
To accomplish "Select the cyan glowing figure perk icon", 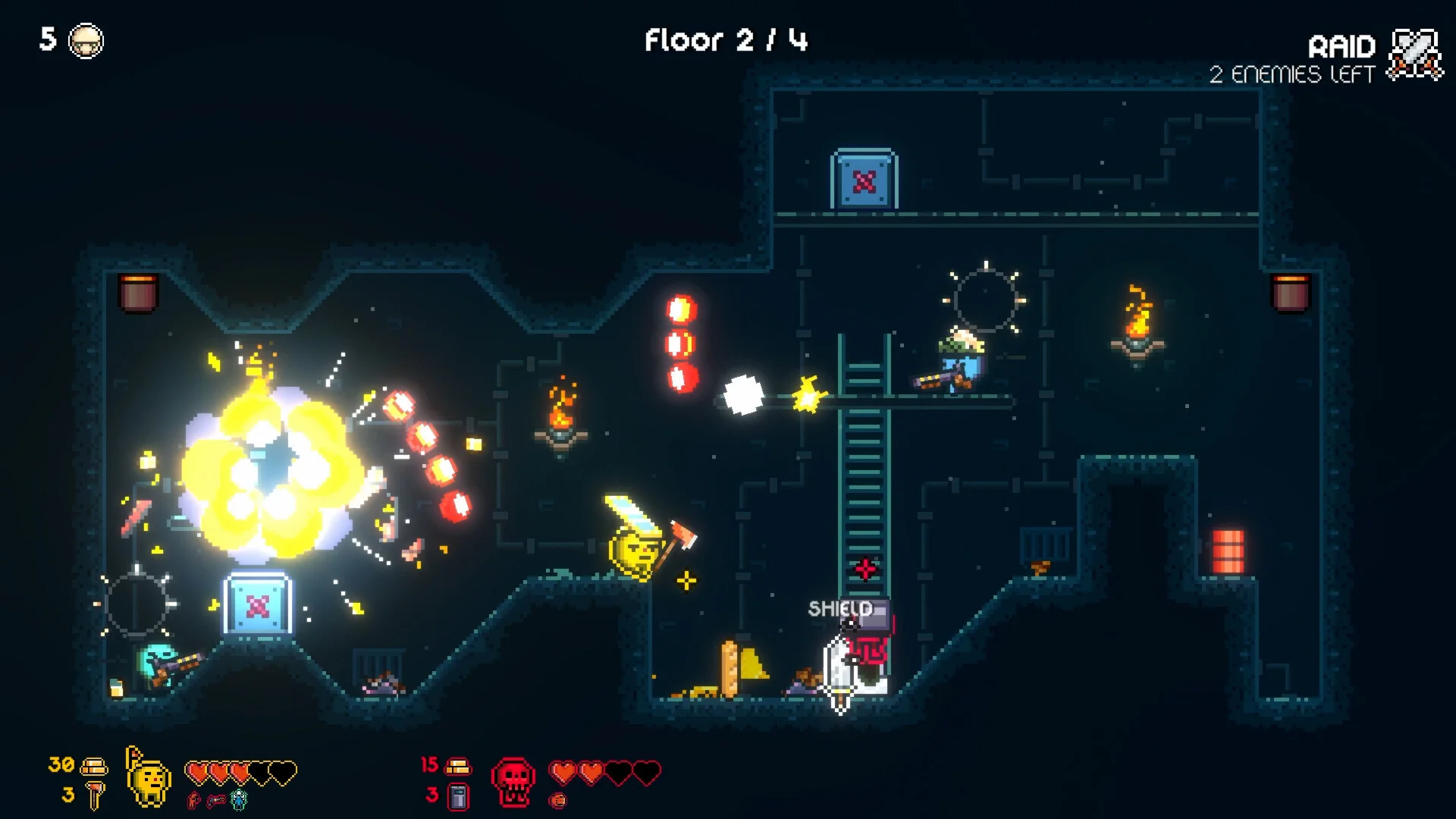I will [x=239, y=799].
